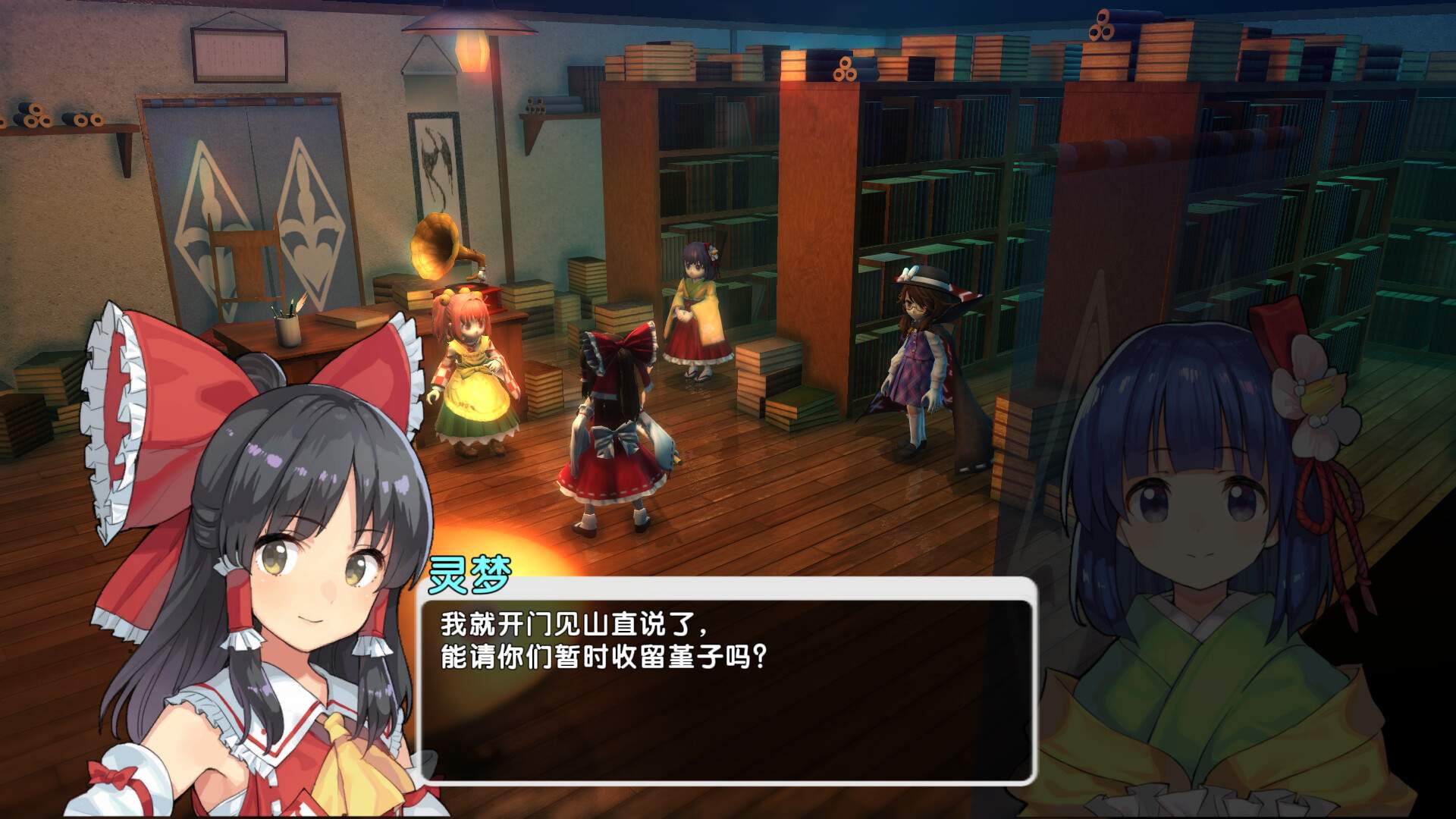1456x819 pixels.
Task: Click the speaker name label 灵梦
Action: point(470,576)
